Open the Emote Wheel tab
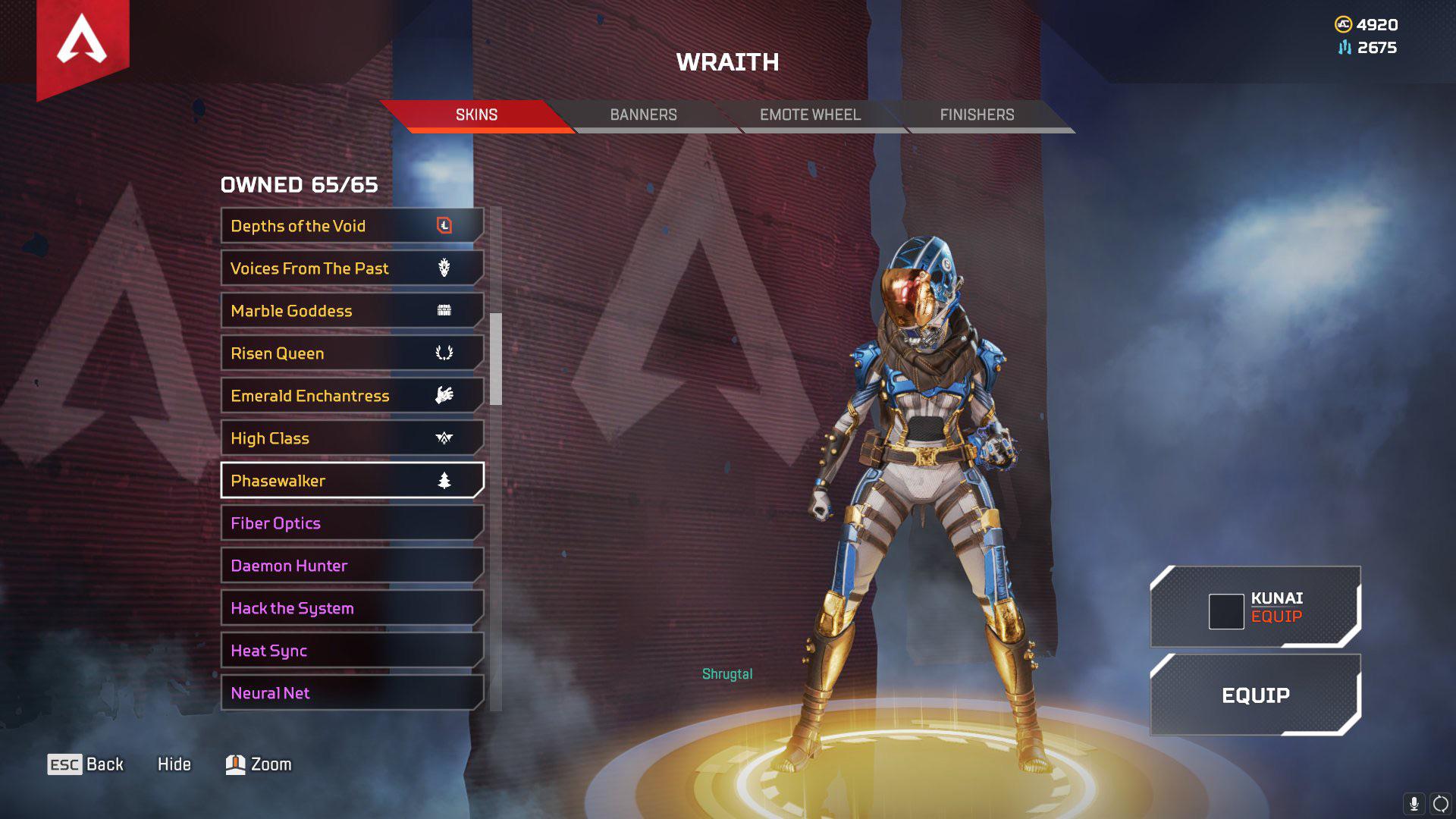This screenshot has width=1456, height=819. pyautogui.click(x=810, y=115)
